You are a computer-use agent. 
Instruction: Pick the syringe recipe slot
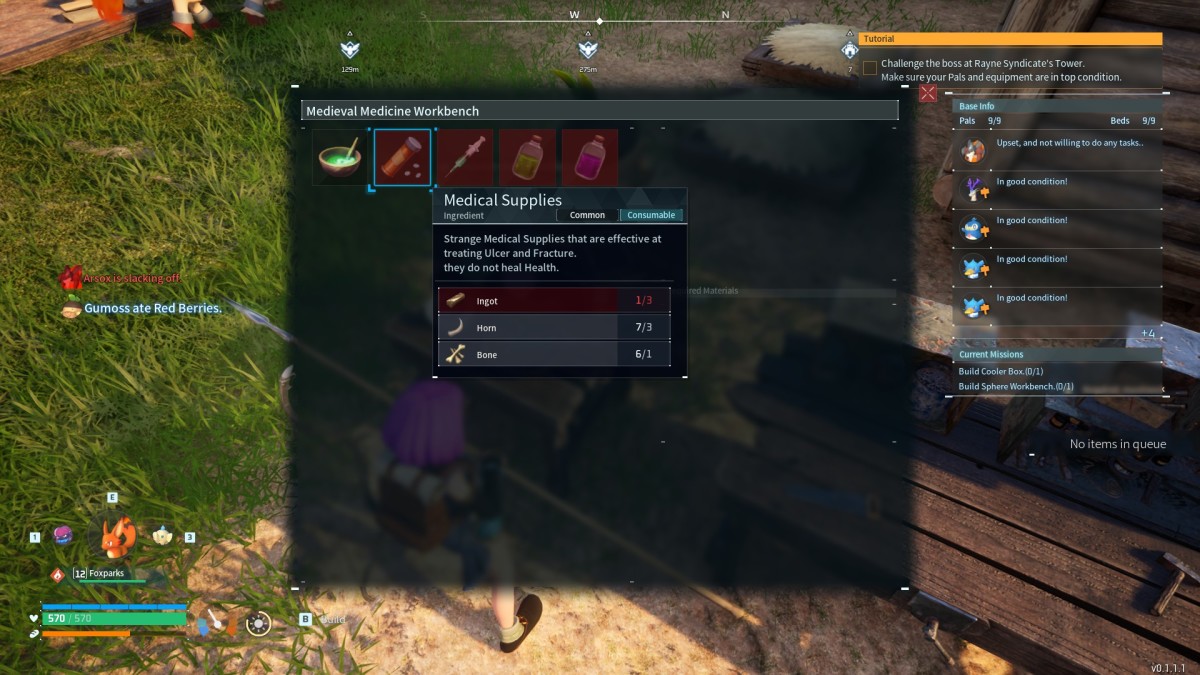click(465, 158)
